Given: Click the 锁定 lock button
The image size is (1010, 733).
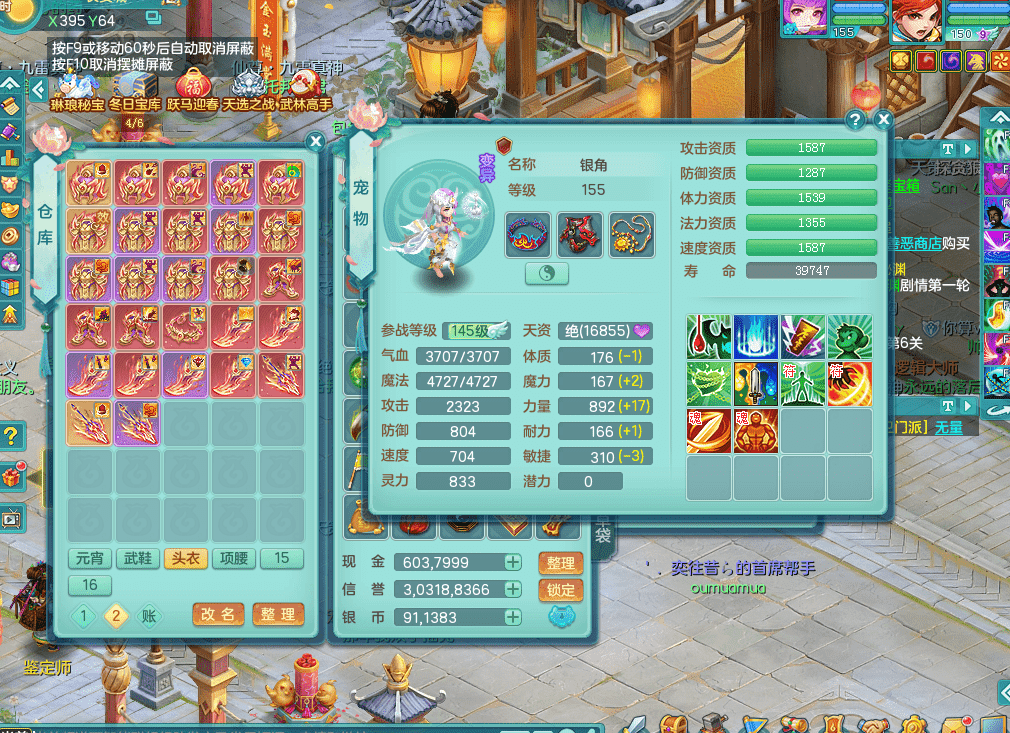Looking at the screenshot, I should click(561, 590).
